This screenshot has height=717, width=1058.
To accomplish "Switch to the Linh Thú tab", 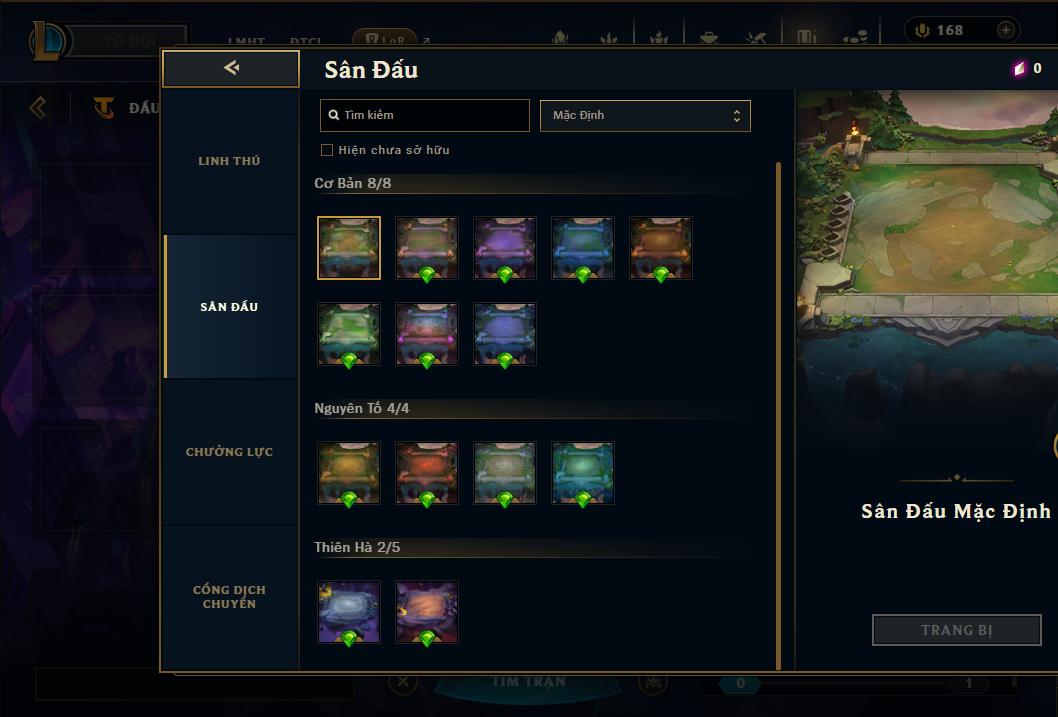I will point(229,161).
